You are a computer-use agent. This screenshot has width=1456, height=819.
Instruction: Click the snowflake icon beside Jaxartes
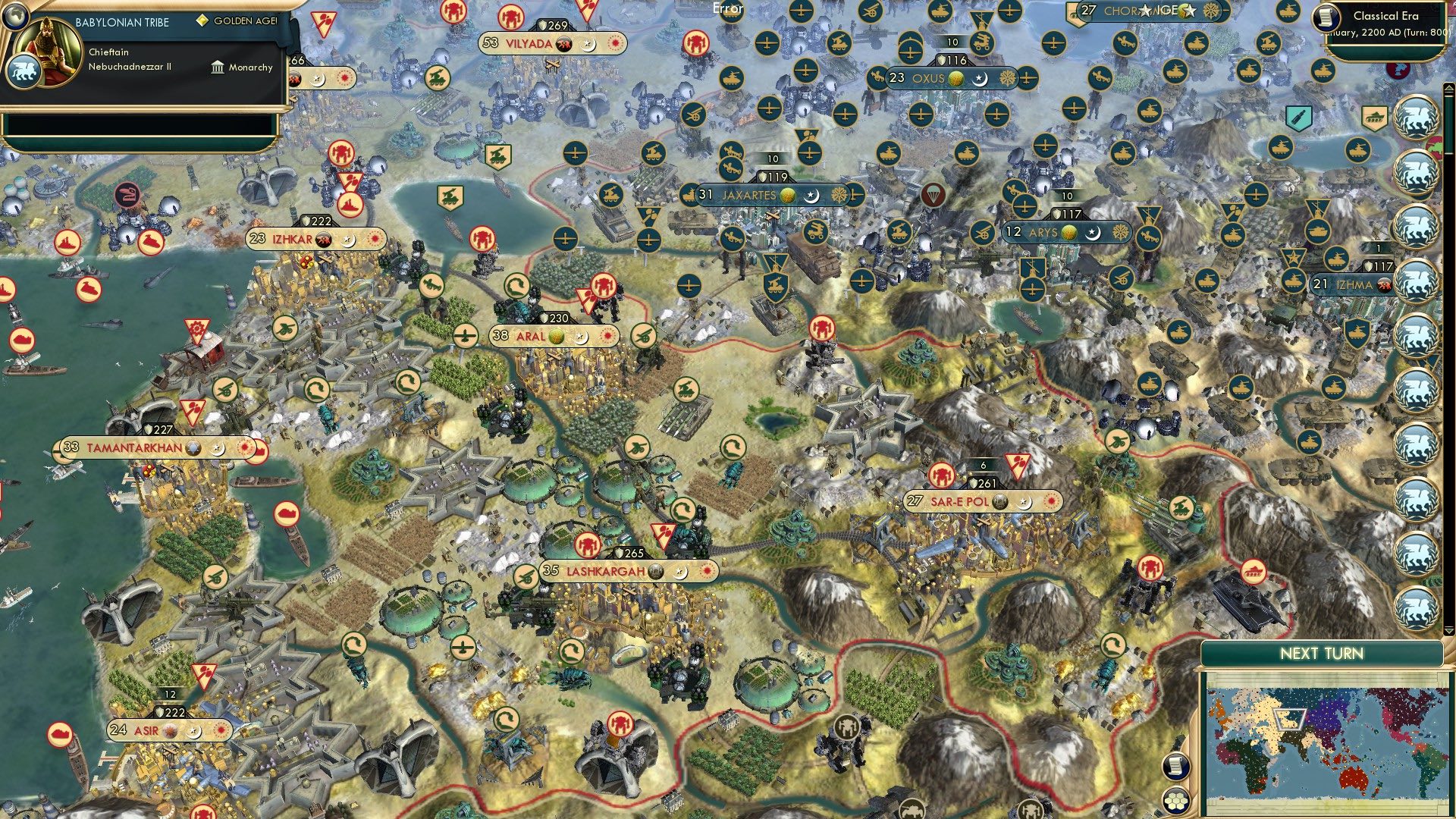(x=839, y=195)
